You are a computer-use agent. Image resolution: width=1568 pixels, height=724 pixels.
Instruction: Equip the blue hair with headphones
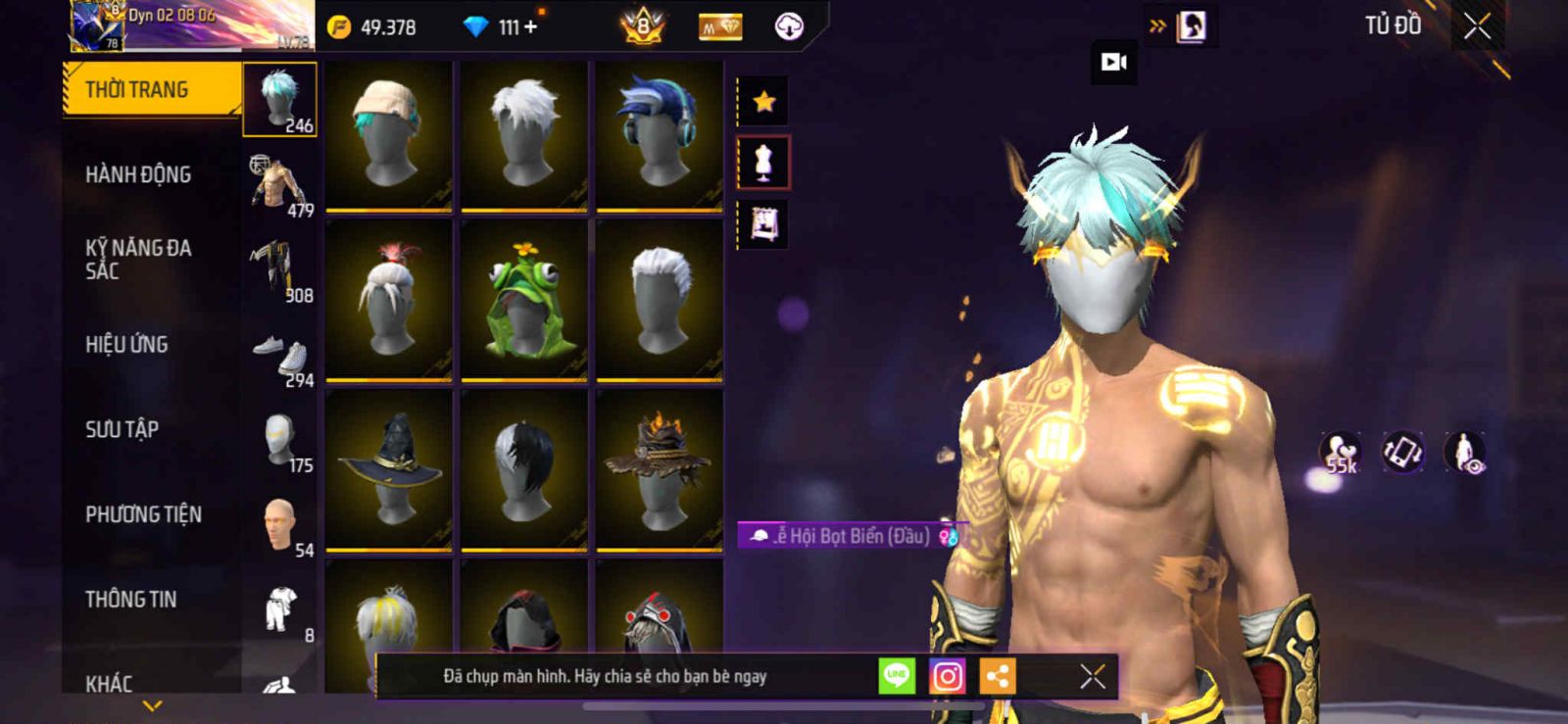(x=659, y=134)
